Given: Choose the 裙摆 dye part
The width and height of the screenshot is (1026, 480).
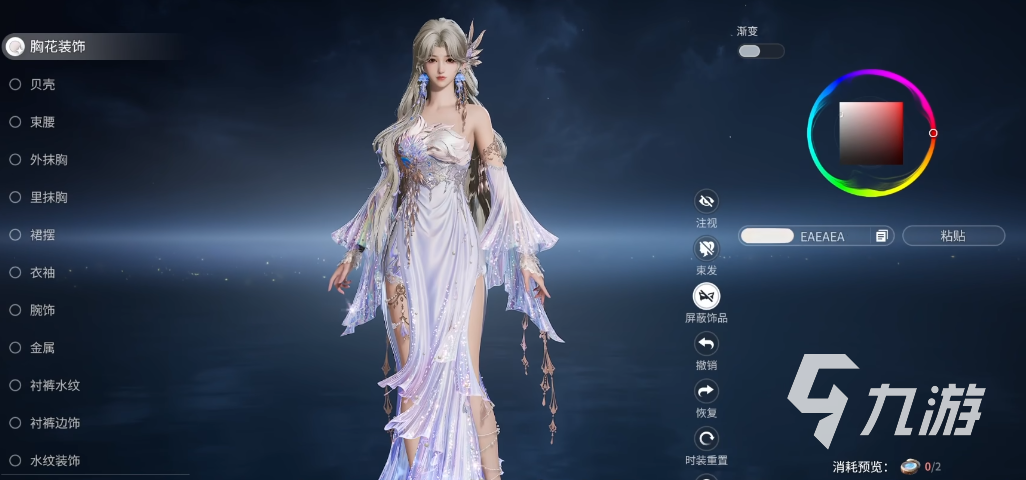Looking at the screenshot, I should [42, 235].
